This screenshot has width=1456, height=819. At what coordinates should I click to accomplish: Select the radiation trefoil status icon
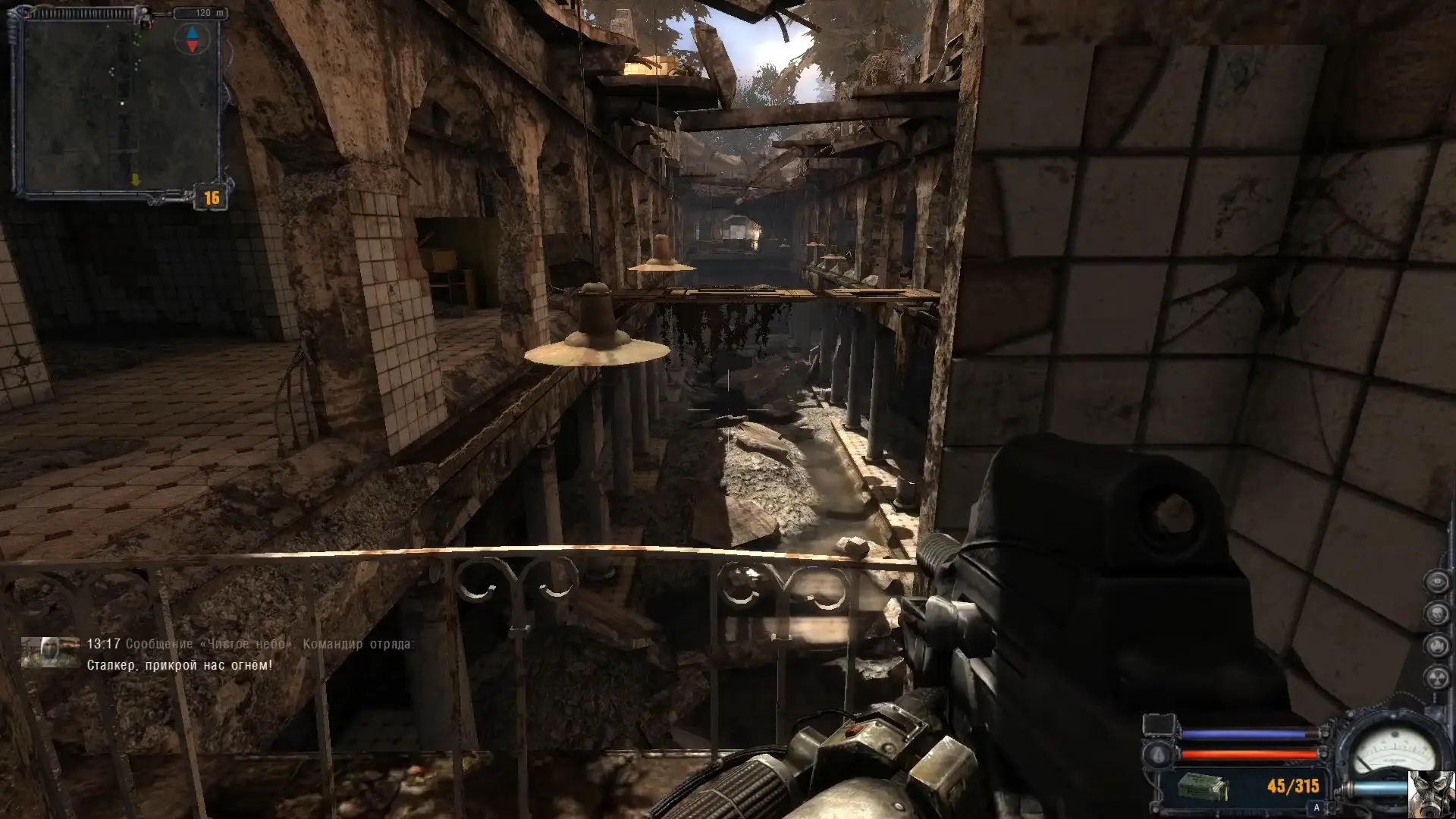tap(1436, 677)
